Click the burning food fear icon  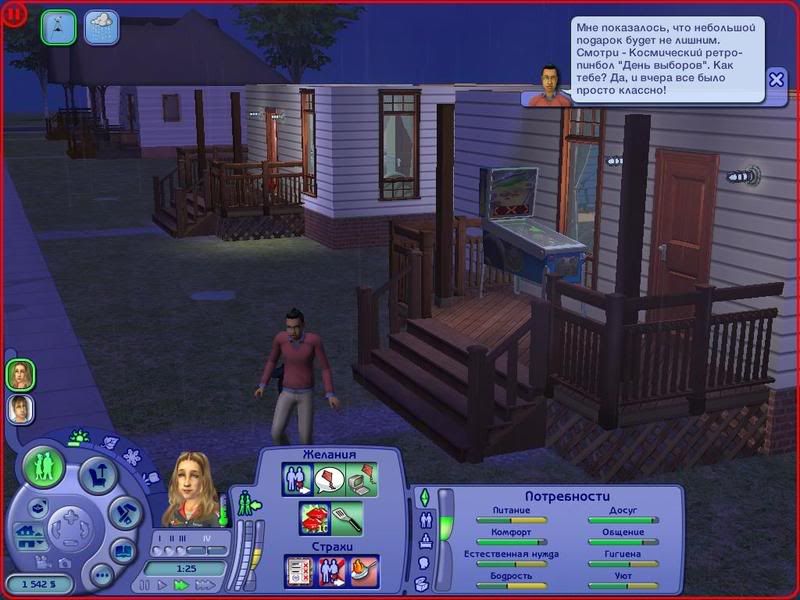pos(364,570)
